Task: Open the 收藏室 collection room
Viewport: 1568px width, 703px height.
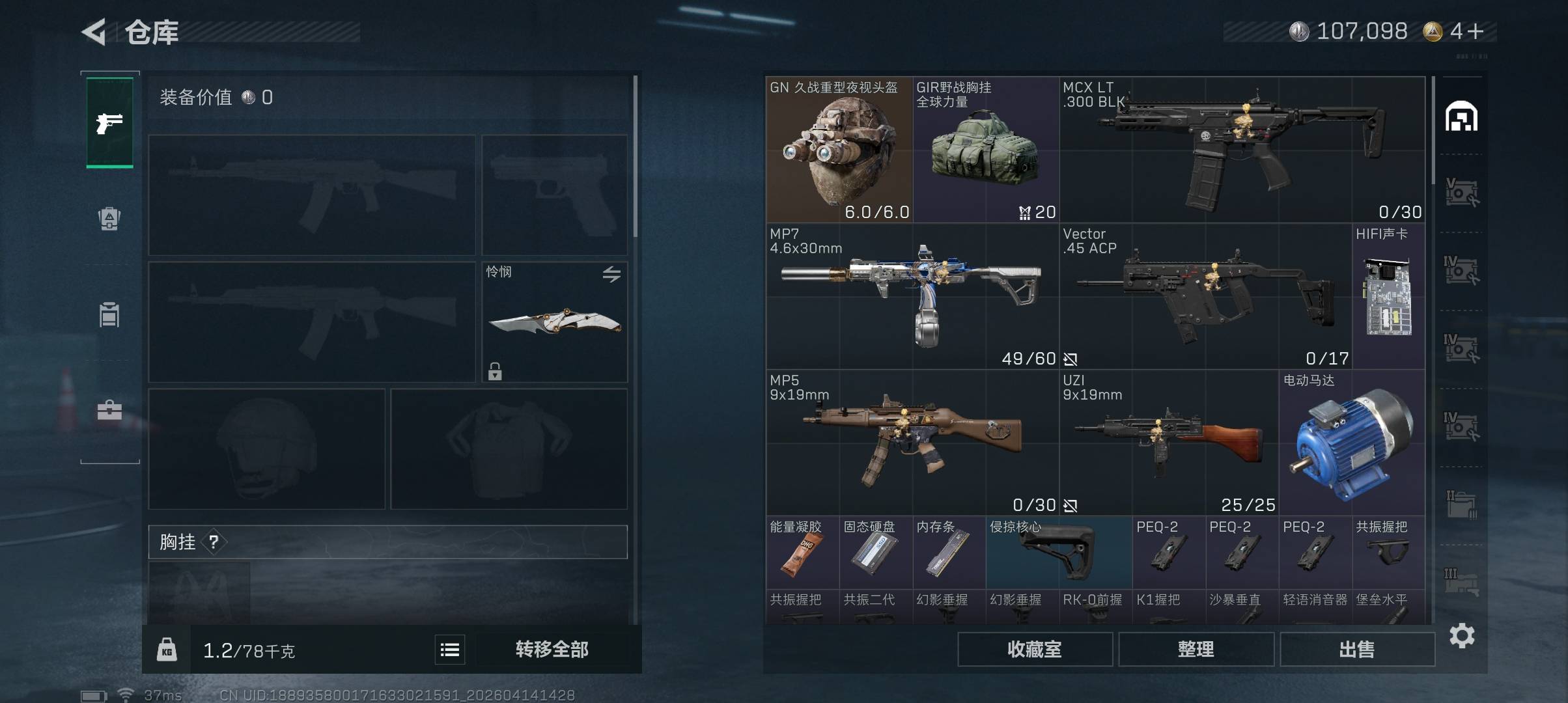Action: (1034, 649)
